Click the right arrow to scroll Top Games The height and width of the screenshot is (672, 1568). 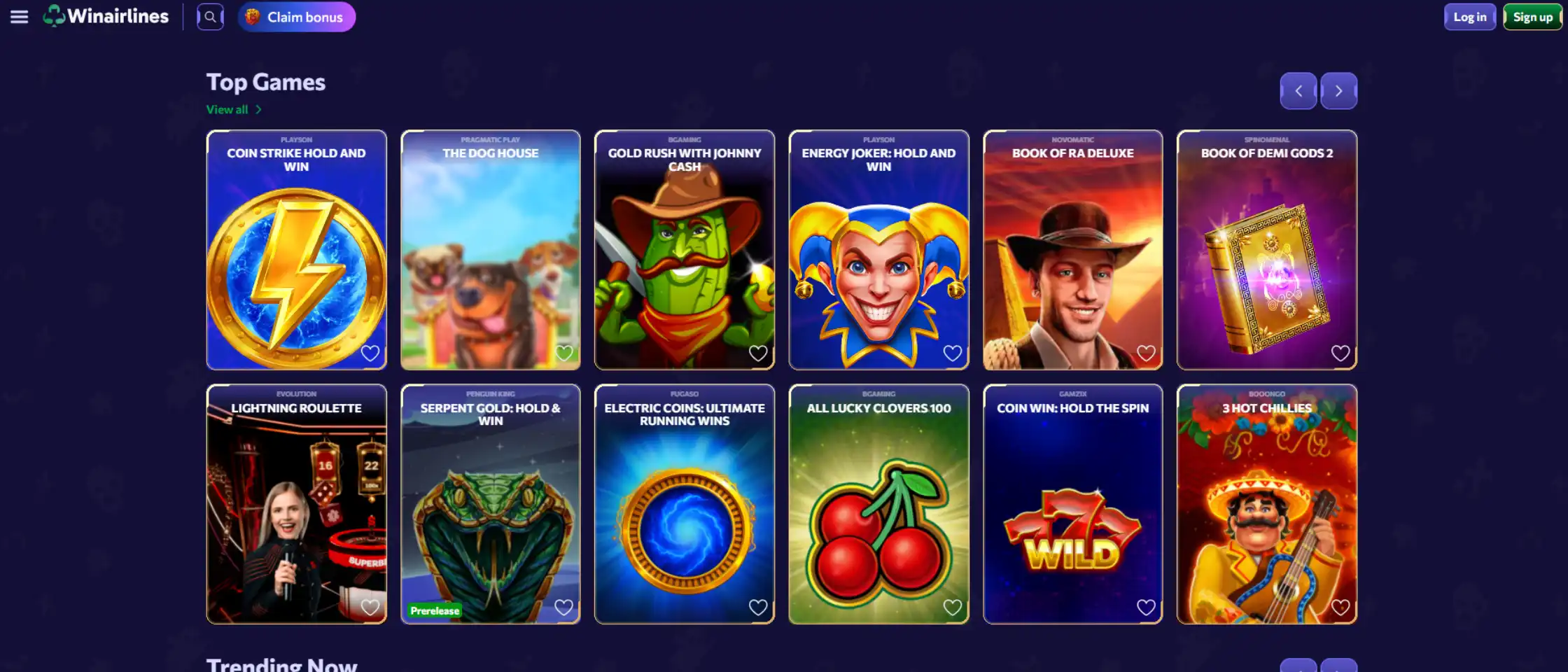[1338, 90]
